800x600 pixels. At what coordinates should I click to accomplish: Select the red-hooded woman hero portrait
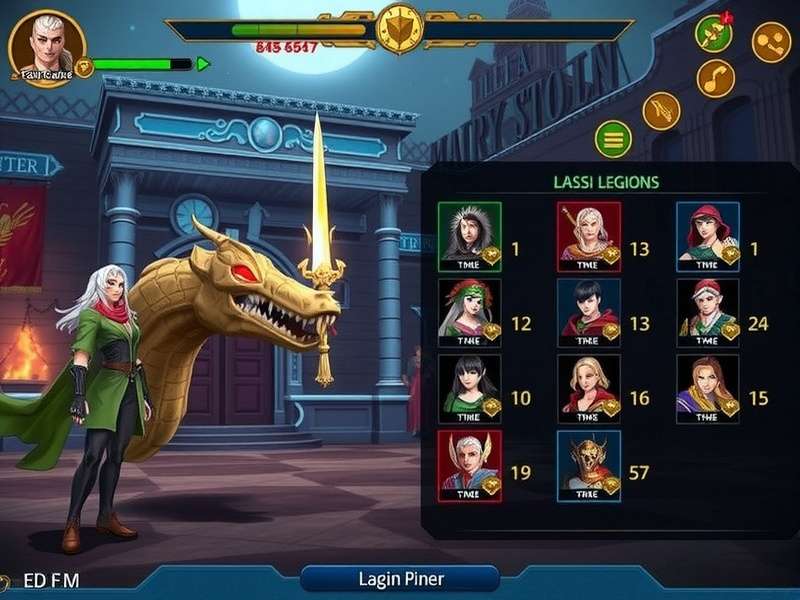coord(707,236)
